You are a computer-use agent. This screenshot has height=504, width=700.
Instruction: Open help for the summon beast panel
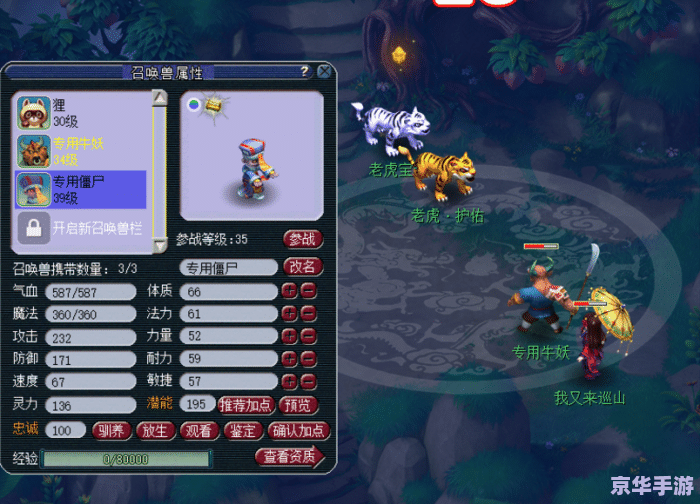point(305,72)
